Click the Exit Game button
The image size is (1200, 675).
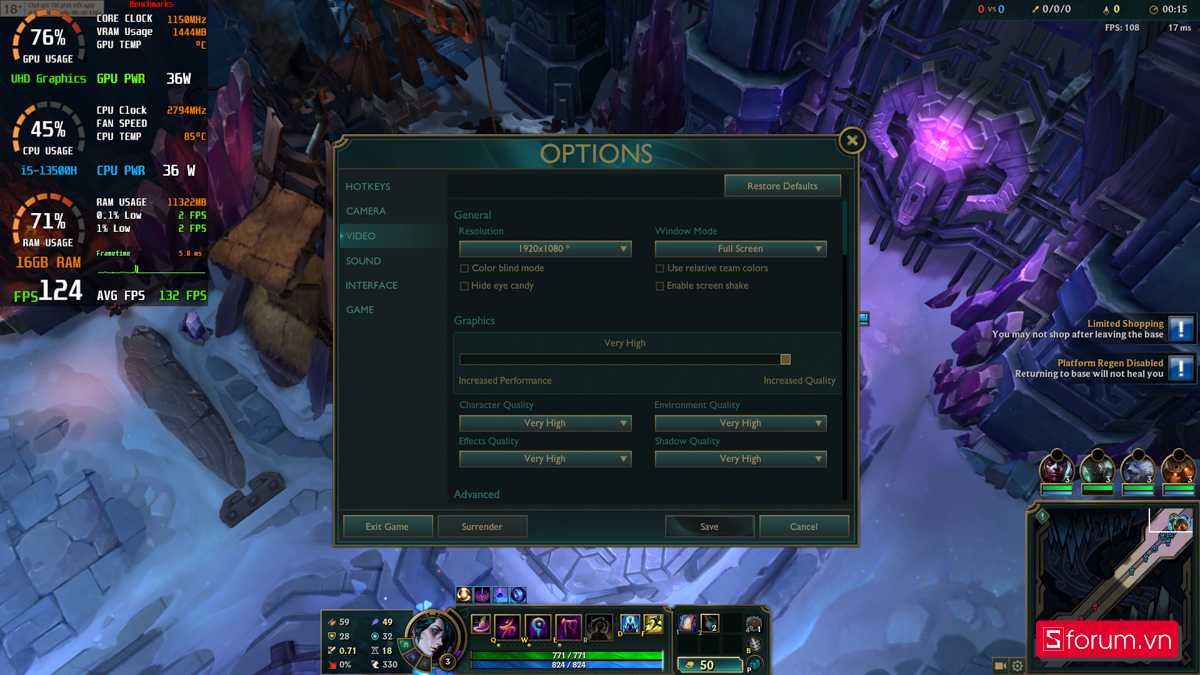point(387,527)
